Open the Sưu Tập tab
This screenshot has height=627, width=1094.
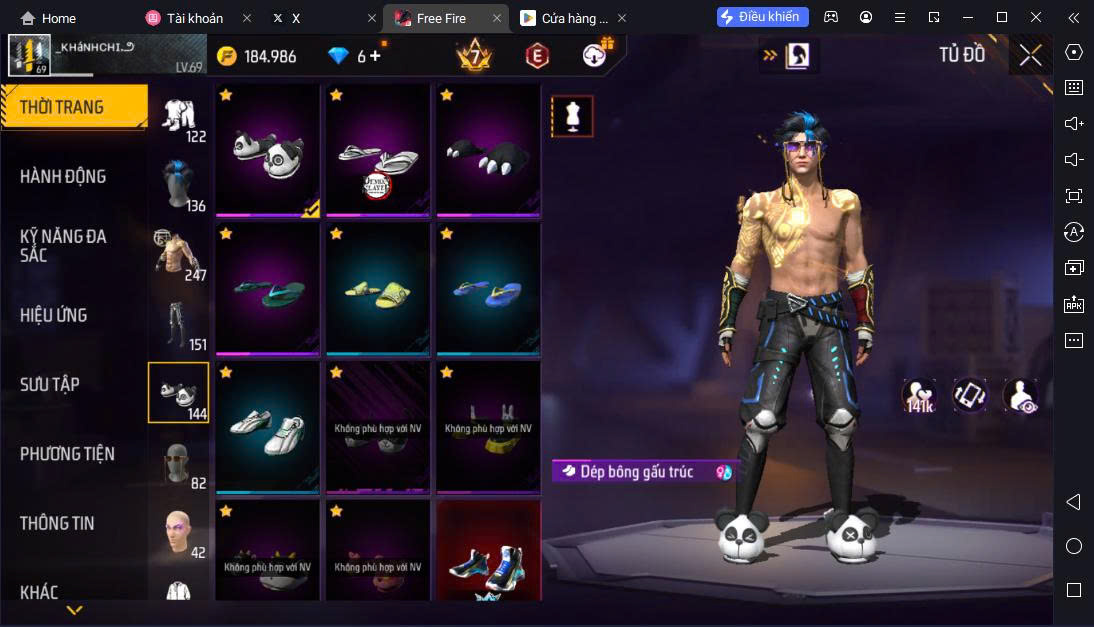click(x=50, y=384)
